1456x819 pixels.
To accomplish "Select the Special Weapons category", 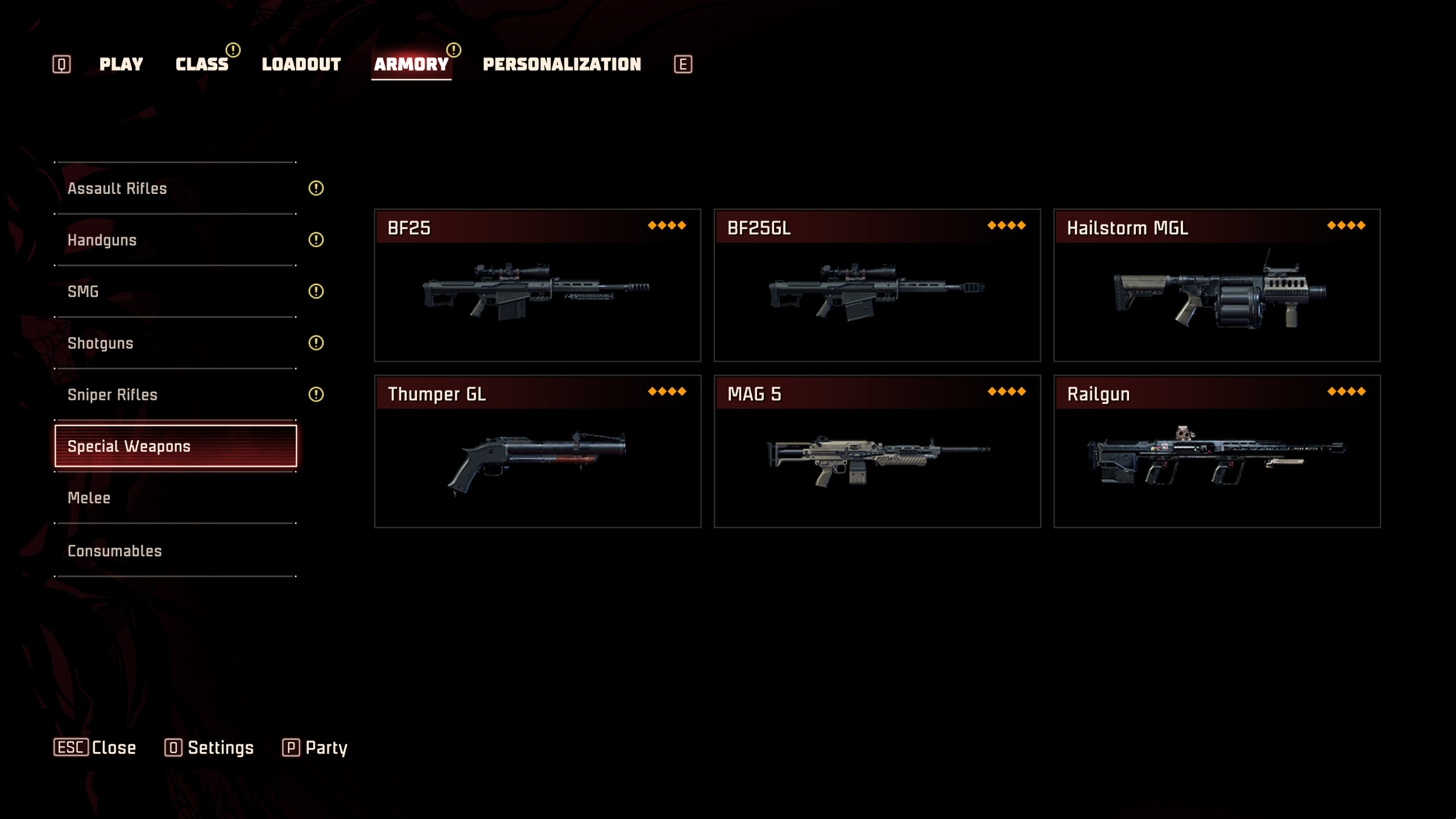I will click(x=175, y=446).
